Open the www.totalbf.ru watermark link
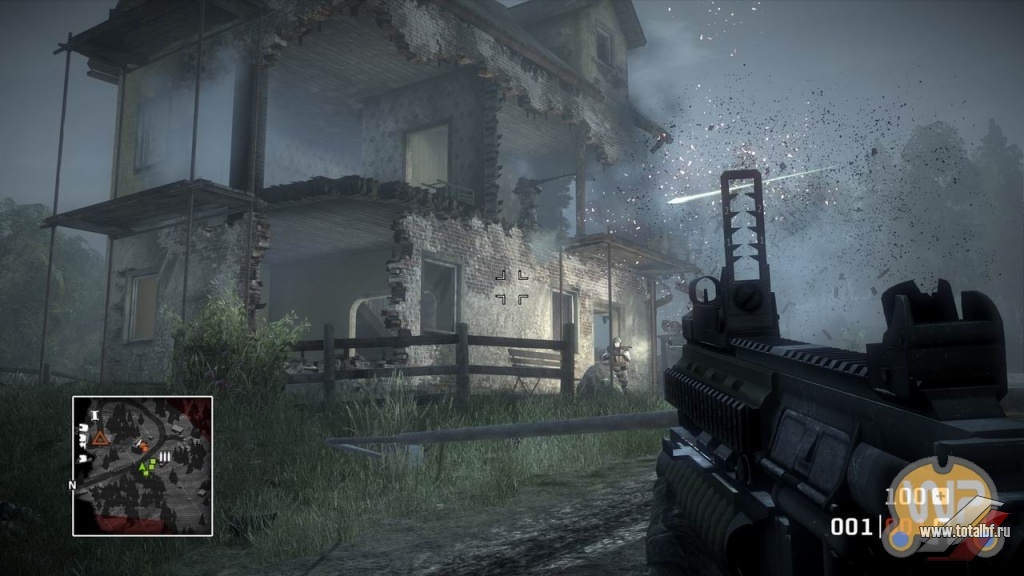The height and width of the screenshot is (576, 1024). point(965,531)
